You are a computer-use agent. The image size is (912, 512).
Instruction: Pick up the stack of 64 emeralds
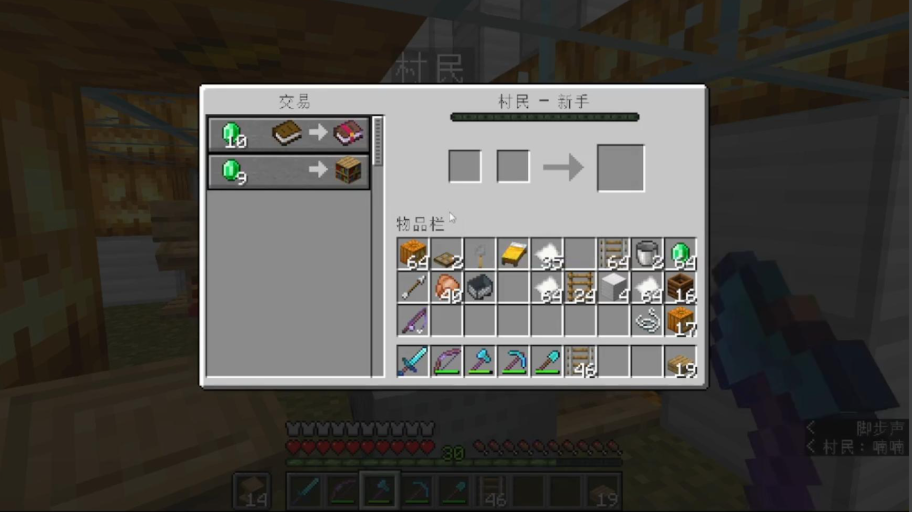[681, 254]
